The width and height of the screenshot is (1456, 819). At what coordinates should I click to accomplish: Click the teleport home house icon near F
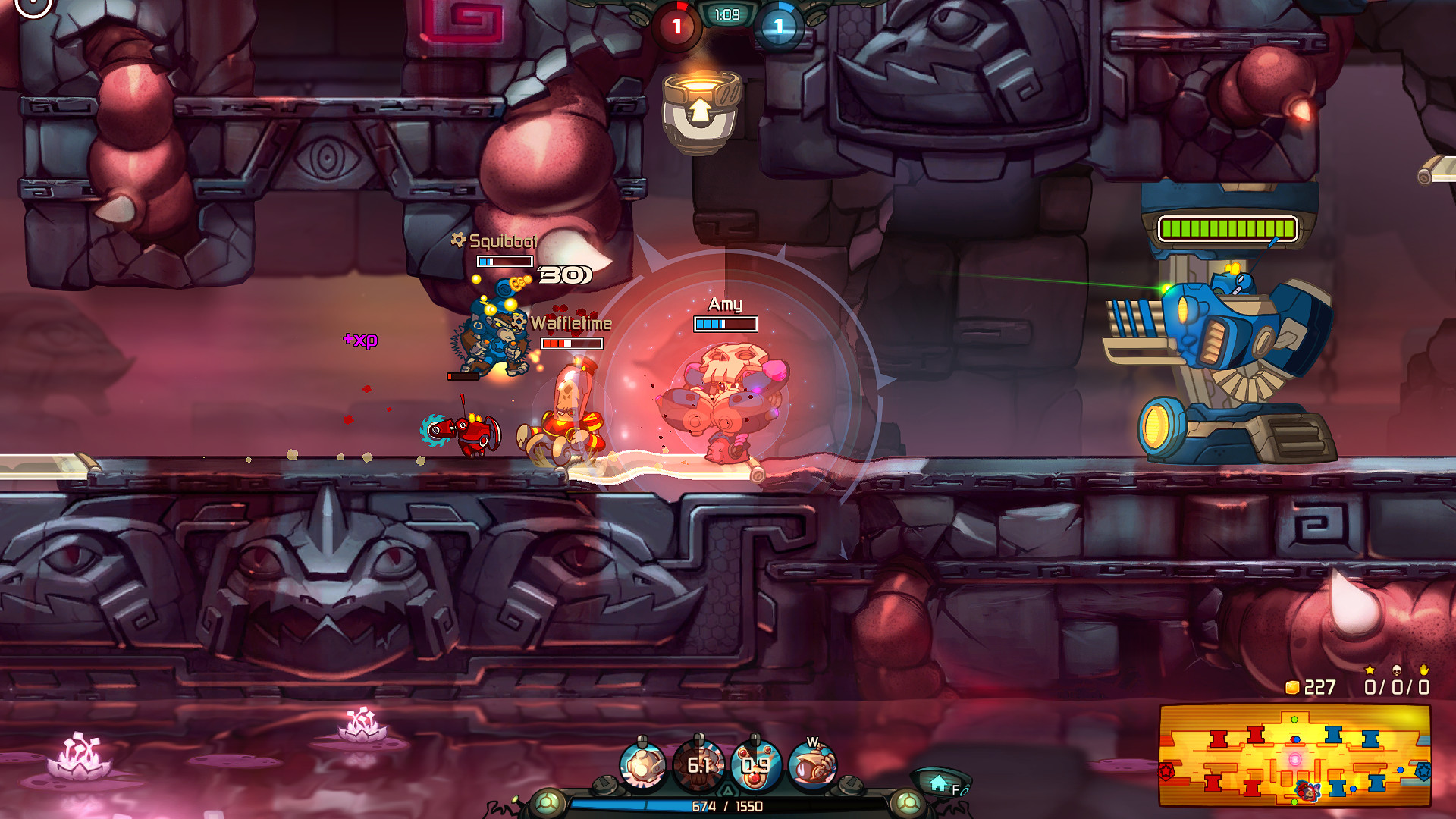tap(937, 783)
